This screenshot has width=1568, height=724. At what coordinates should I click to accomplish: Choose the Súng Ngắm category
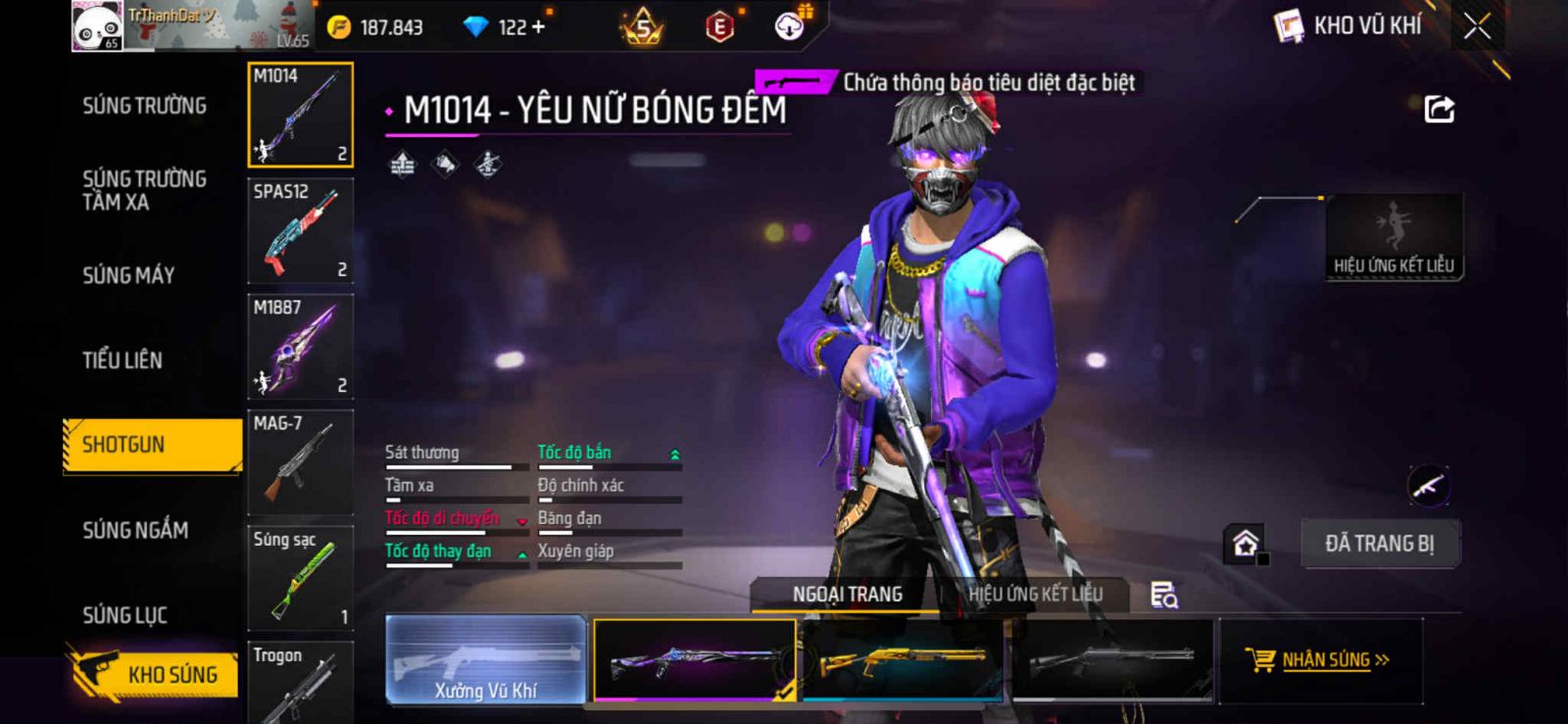pos(135,530)
